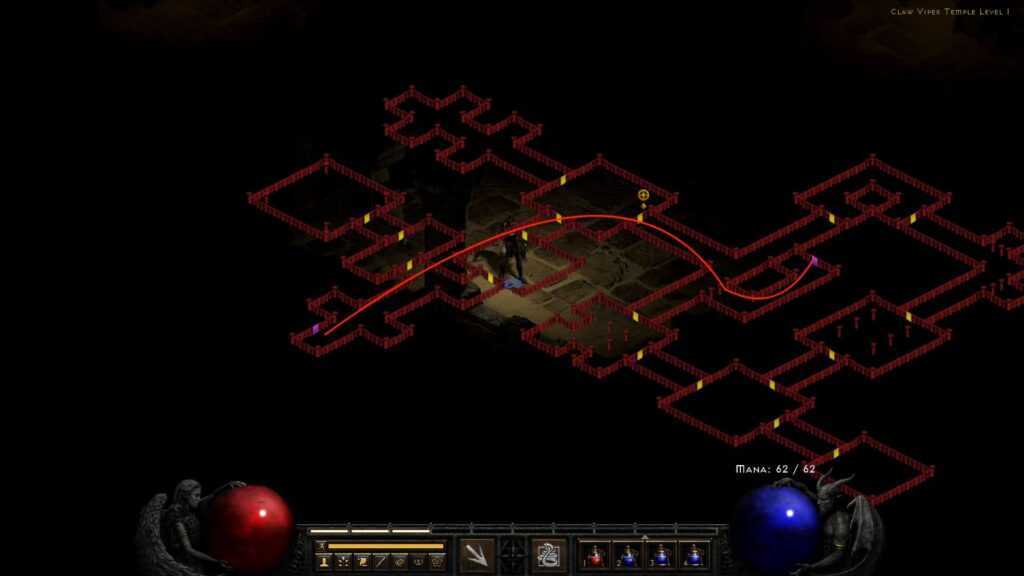The width and height of the screenshot is (1024, 576).
Task: Toggle run/walk icon beside the stamina bar
Action: (x=321, y=546)
